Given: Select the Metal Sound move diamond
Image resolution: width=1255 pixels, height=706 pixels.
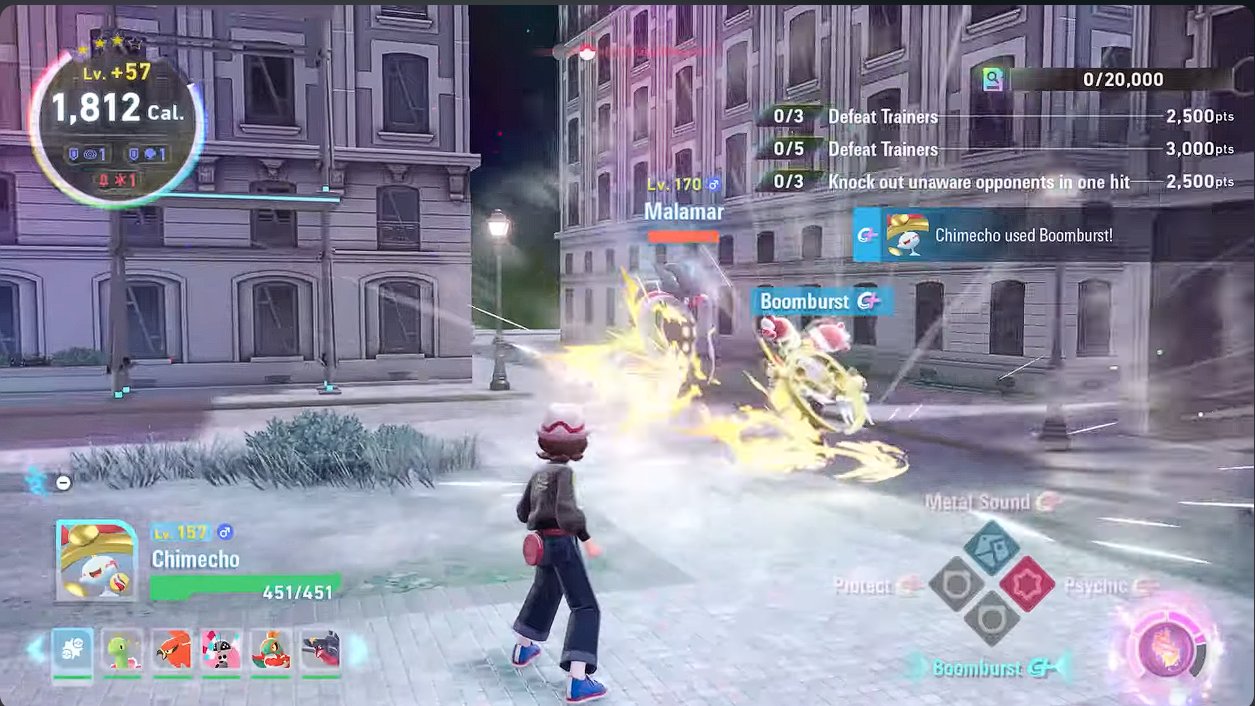Looking at the screenshot, I should [x=991, y=547].
